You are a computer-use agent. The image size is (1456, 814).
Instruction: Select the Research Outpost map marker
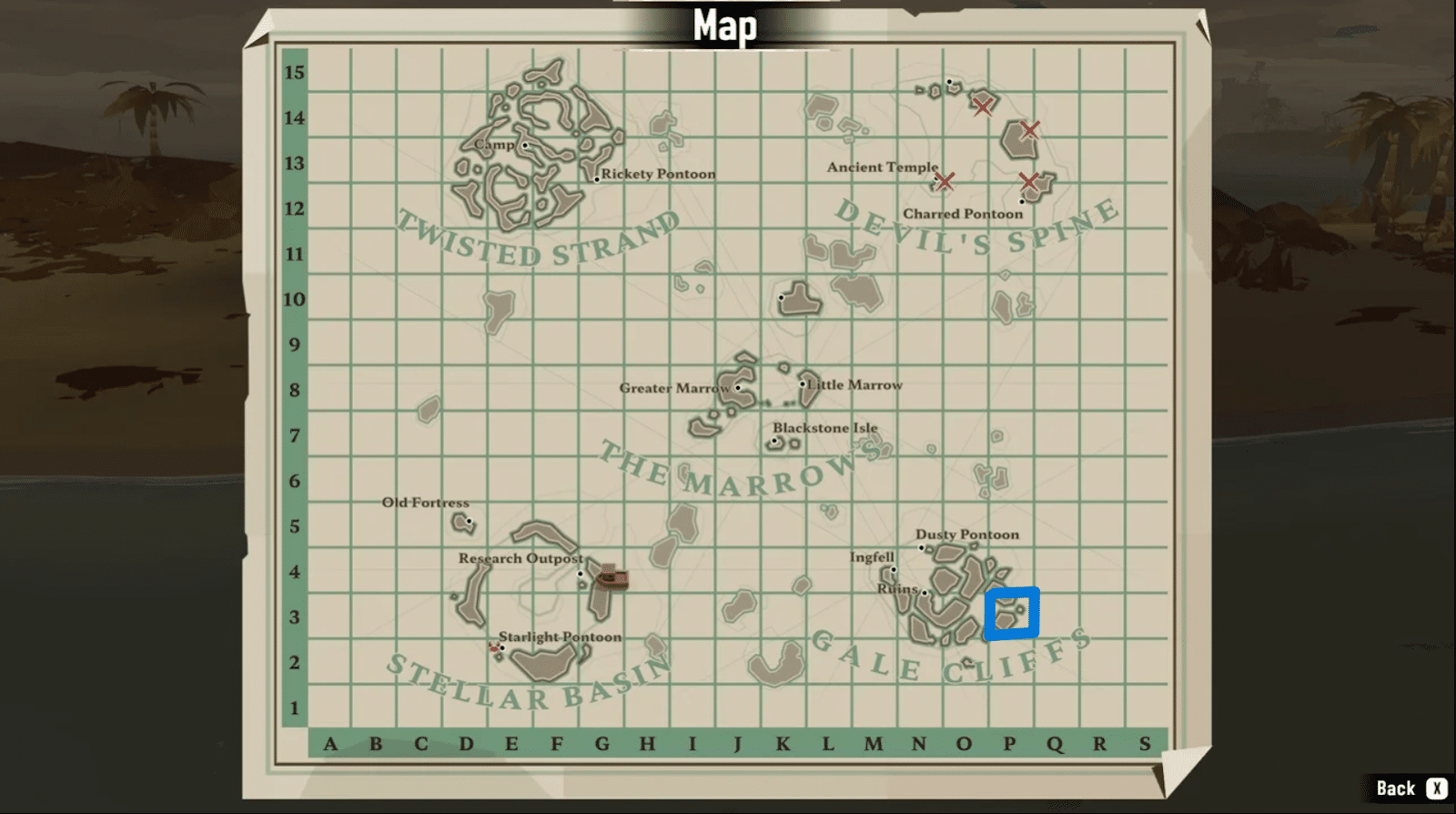click(581, 574)
